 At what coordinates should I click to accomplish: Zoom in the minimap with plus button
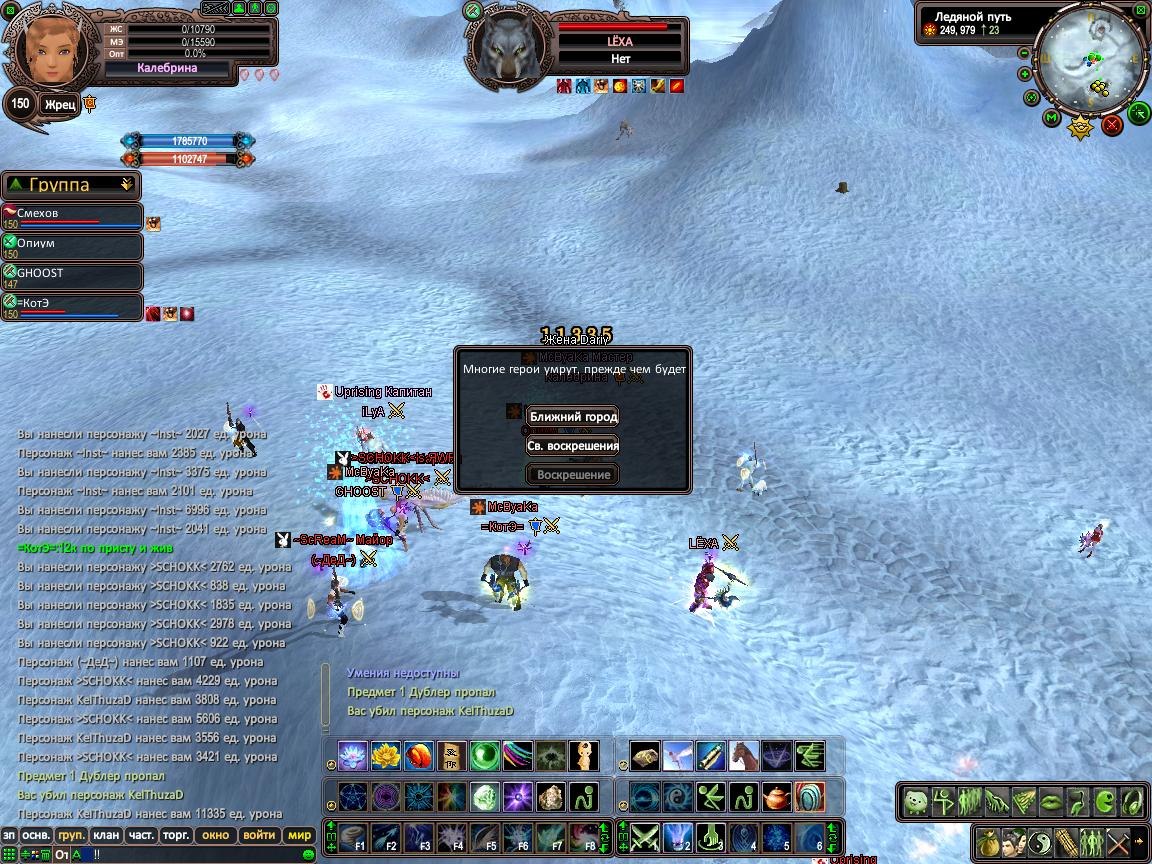(1025, 74)
